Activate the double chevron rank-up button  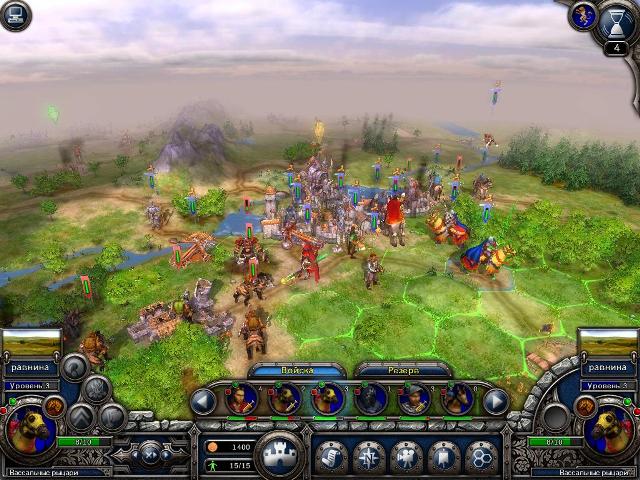[83, 416]
